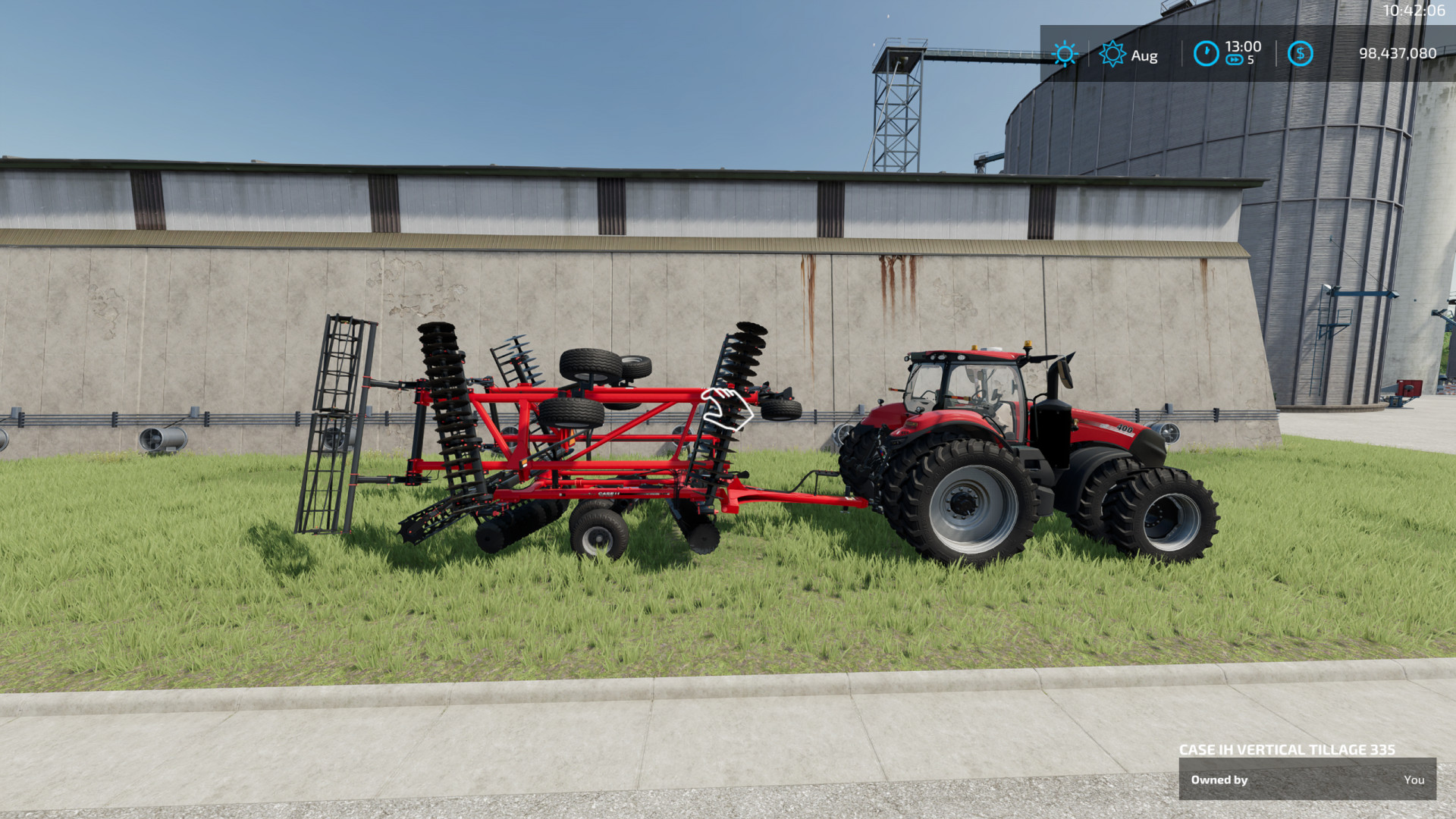Select the 'Aug' month label
1456x819 pixels.
[1144, 55]
